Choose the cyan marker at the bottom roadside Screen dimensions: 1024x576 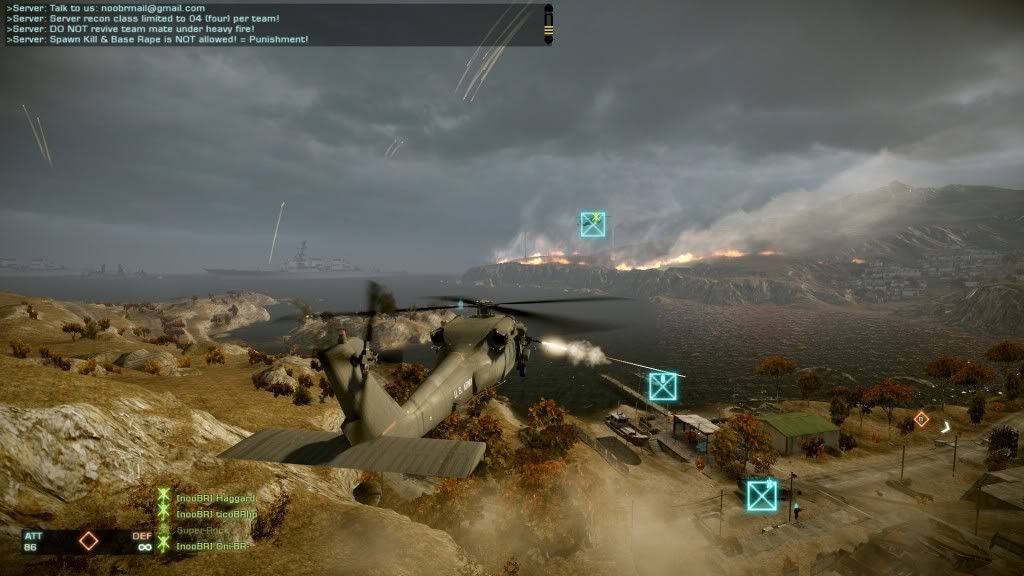[762, 495]
